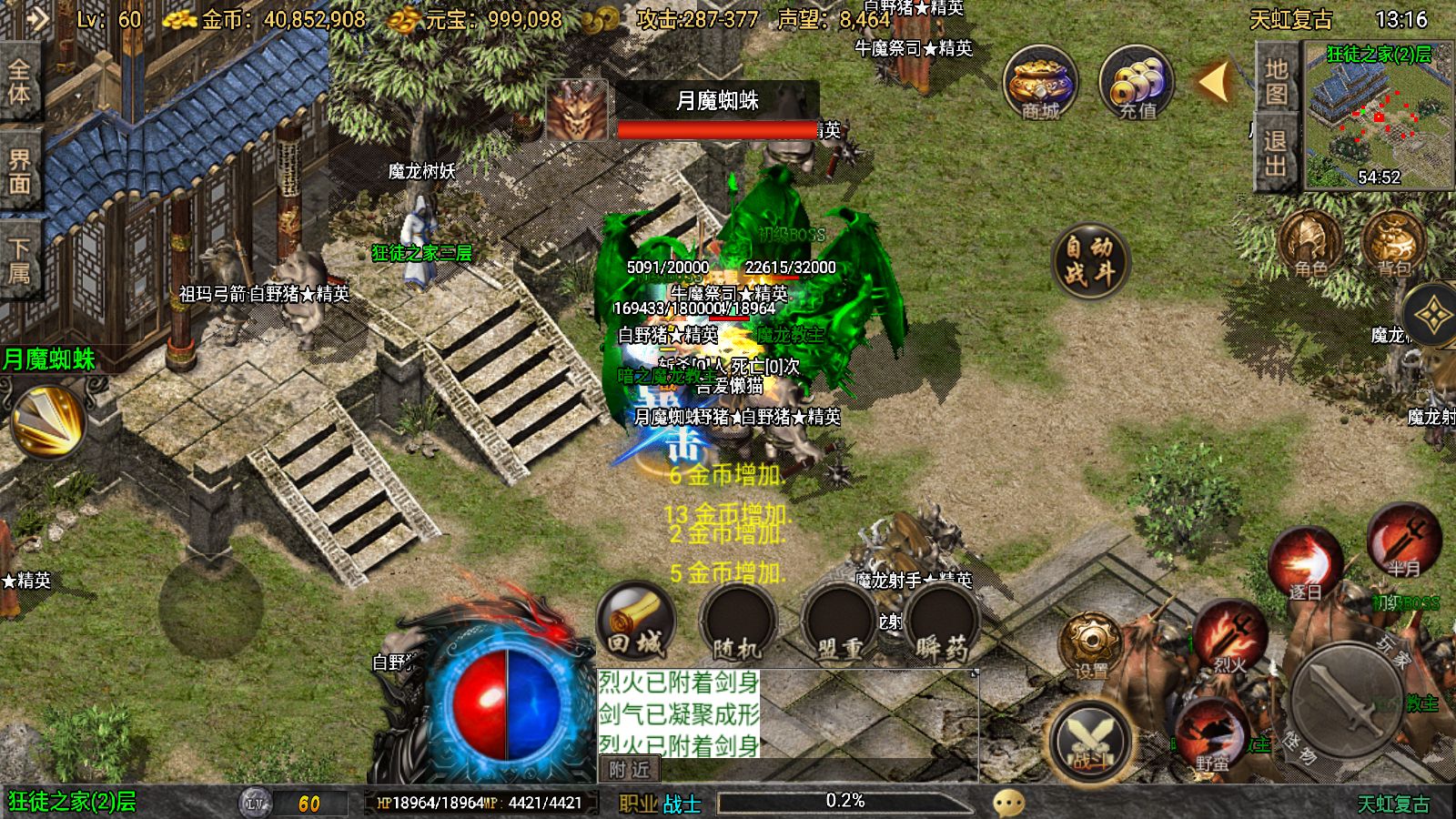The image size is (1456, 819).
Task: Open the 设置 settings
Action: [1091, 646]
